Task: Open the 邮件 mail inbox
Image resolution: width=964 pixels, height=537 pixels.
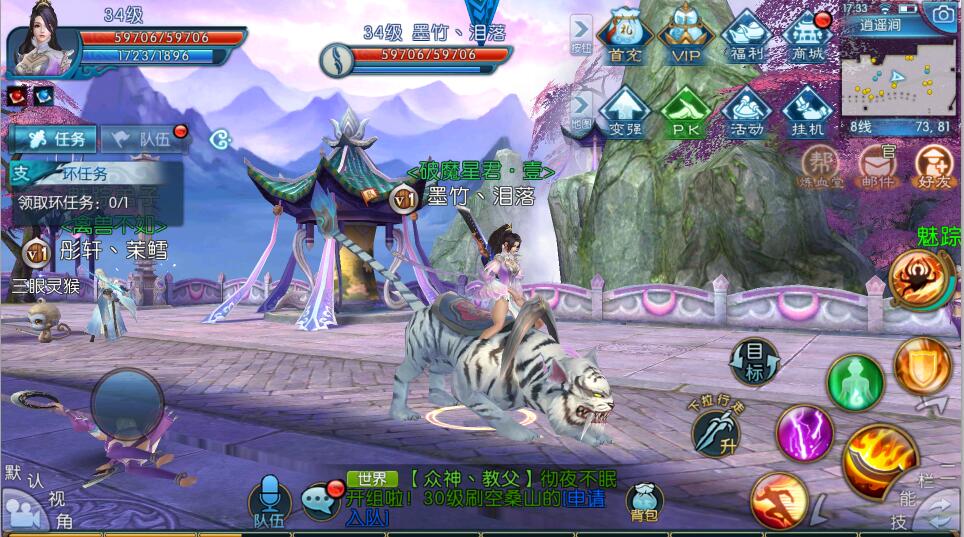Action: coord(877,166)
